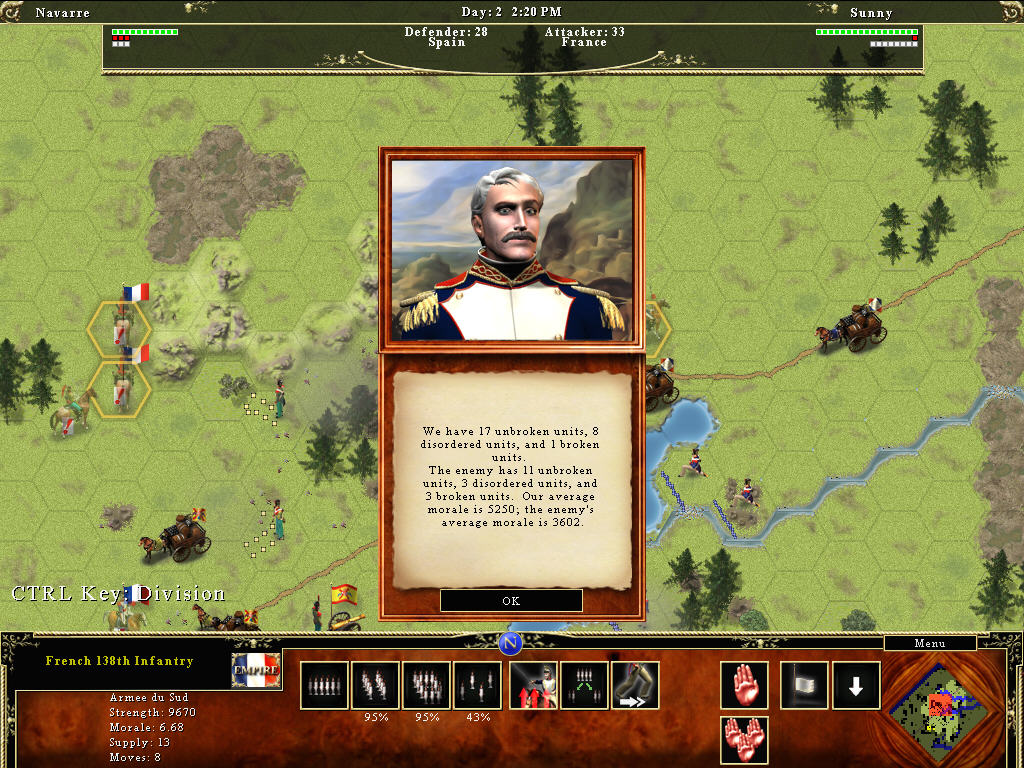Viewport: 1024px width, 768px height.
Task: Click the three red hands icon
Action: (x=744, y=741)
